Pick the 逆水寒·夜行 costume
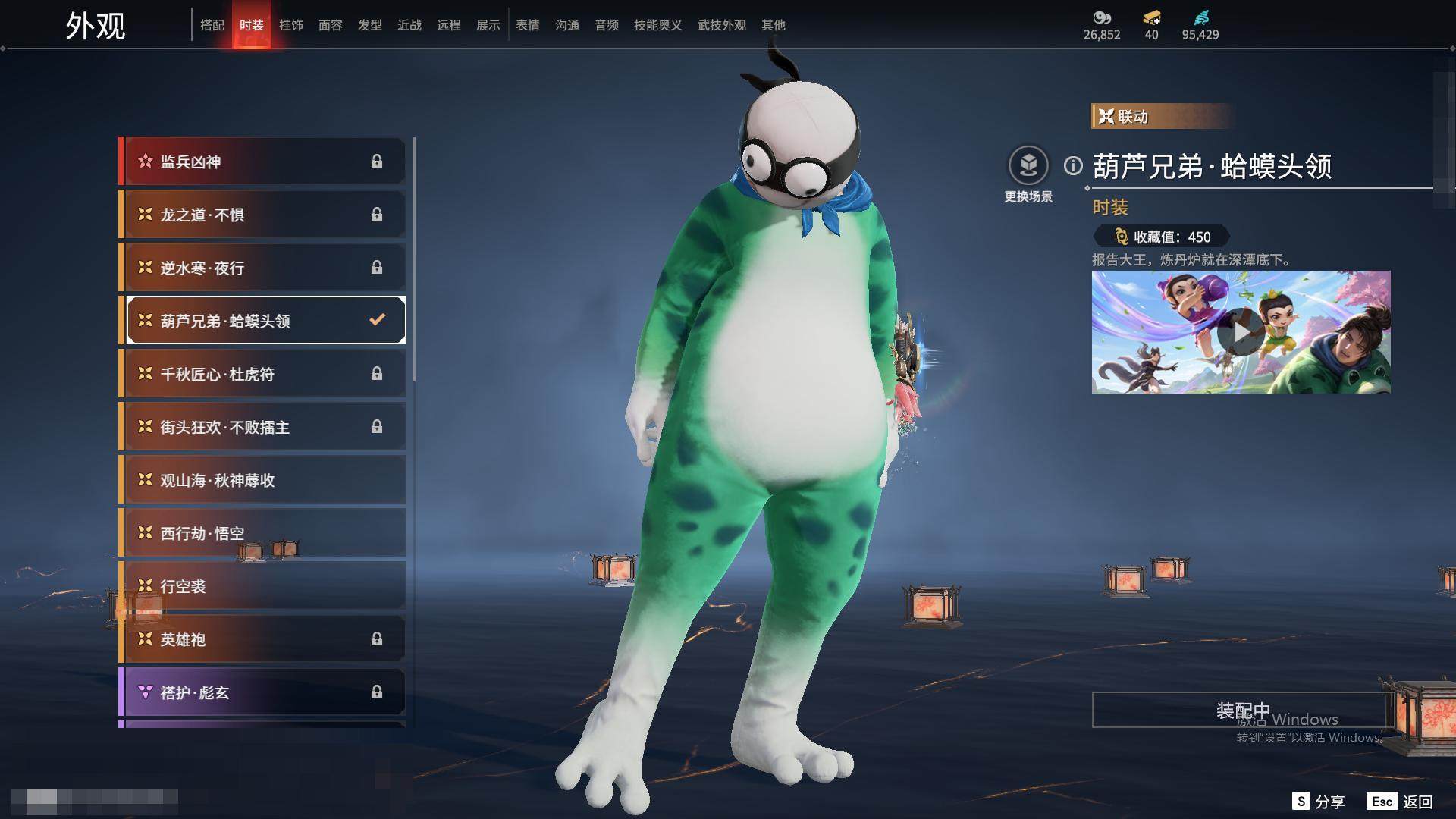Screen dimensions: 1456x819 click(262, 268)
